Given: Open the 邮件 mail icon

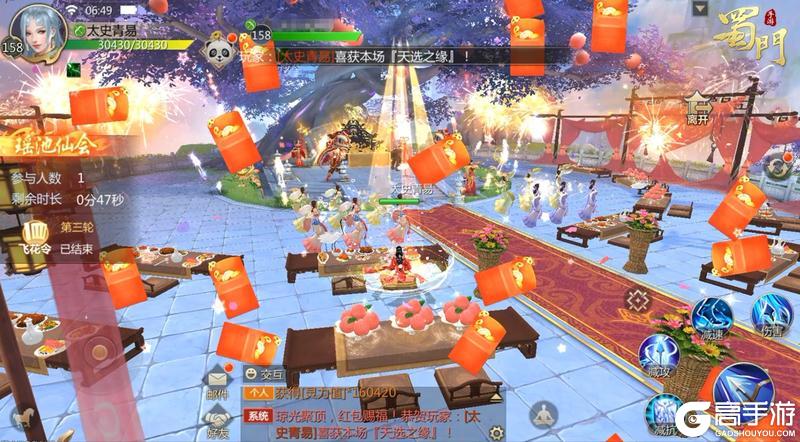Looking at the screenshot, I should (x=218, y=378).
